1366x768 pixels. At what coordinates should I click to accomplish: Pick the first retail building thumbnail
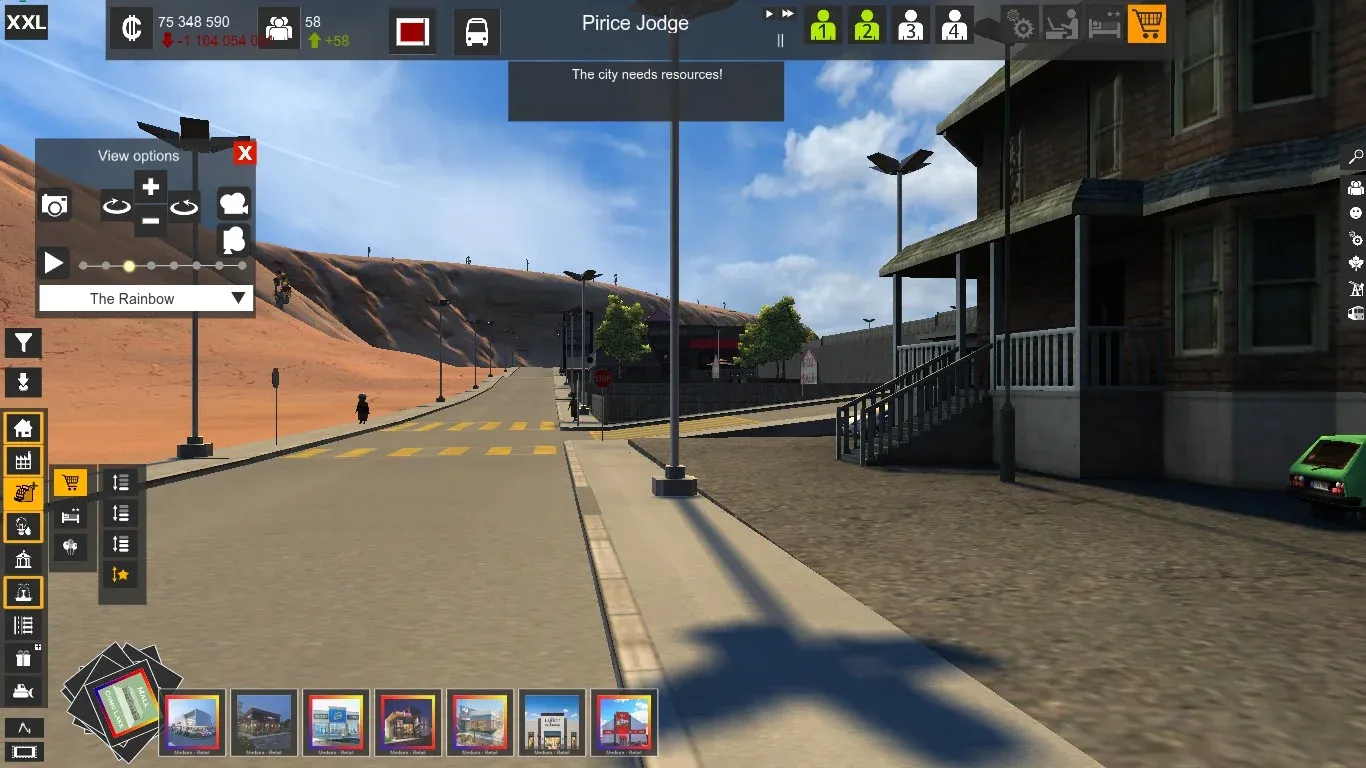192,722
